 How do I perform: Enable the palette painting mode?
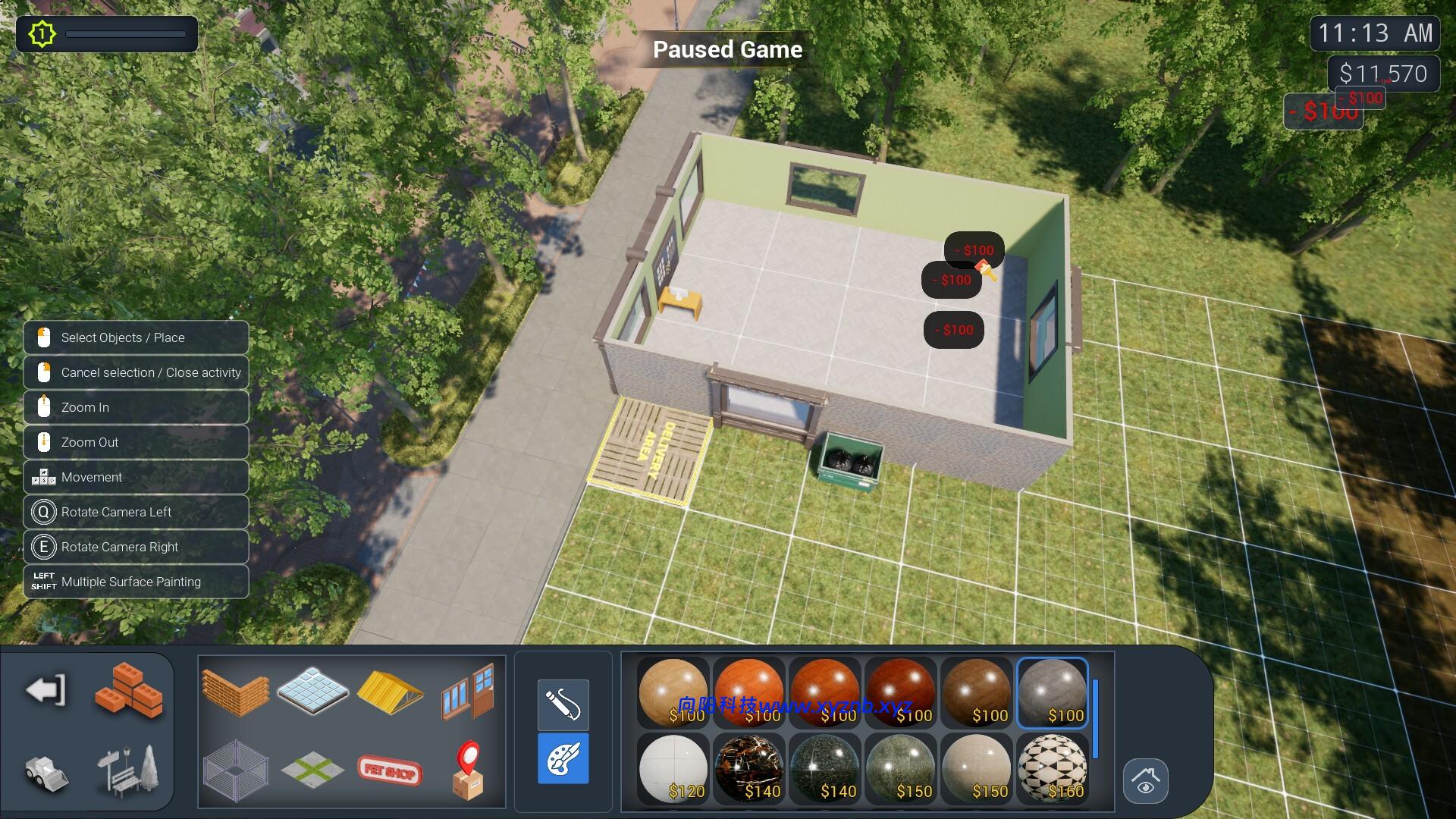point(563,759)
